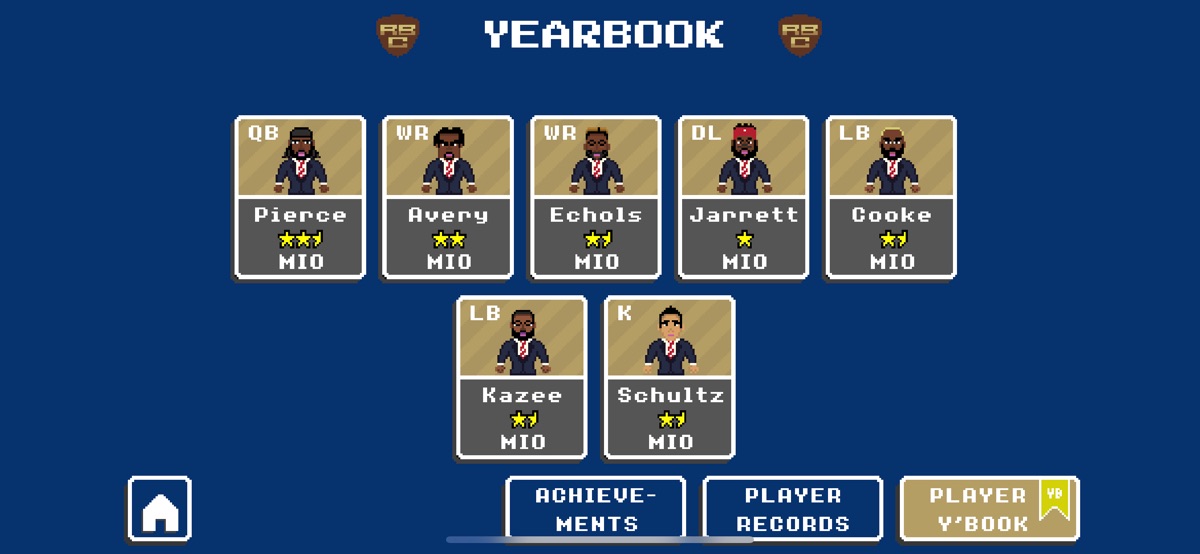Select quarterback Pierce's yearbook card
The height and width of the screenshot is (554, 1200).
coord(300,197)
